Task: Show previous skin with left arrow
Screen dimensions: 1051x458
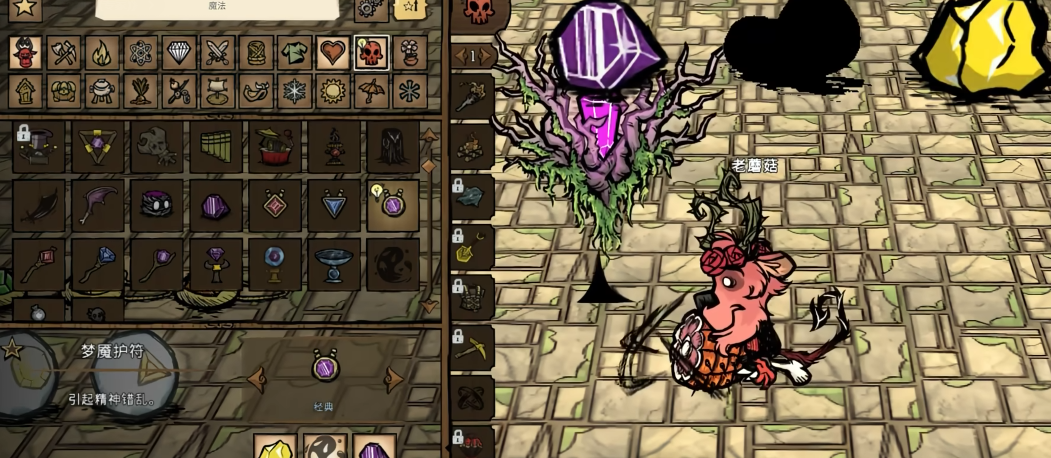Action: coord(258,377)
